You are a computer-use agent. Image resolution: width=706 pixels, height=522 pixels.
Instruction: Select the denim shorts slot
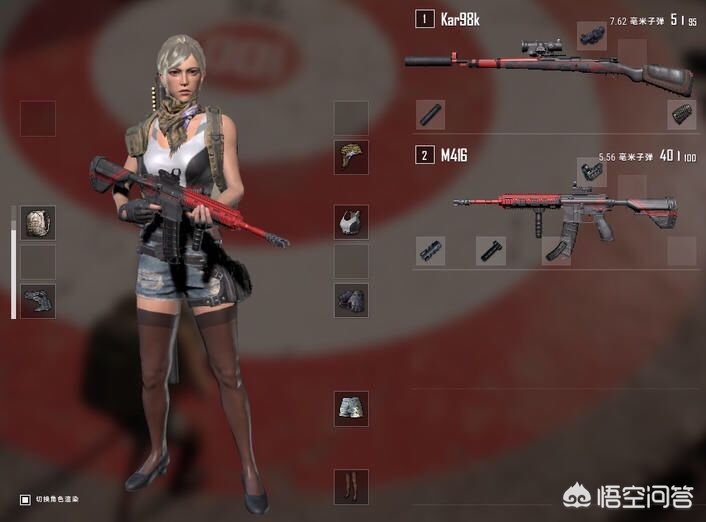point(351,408)
